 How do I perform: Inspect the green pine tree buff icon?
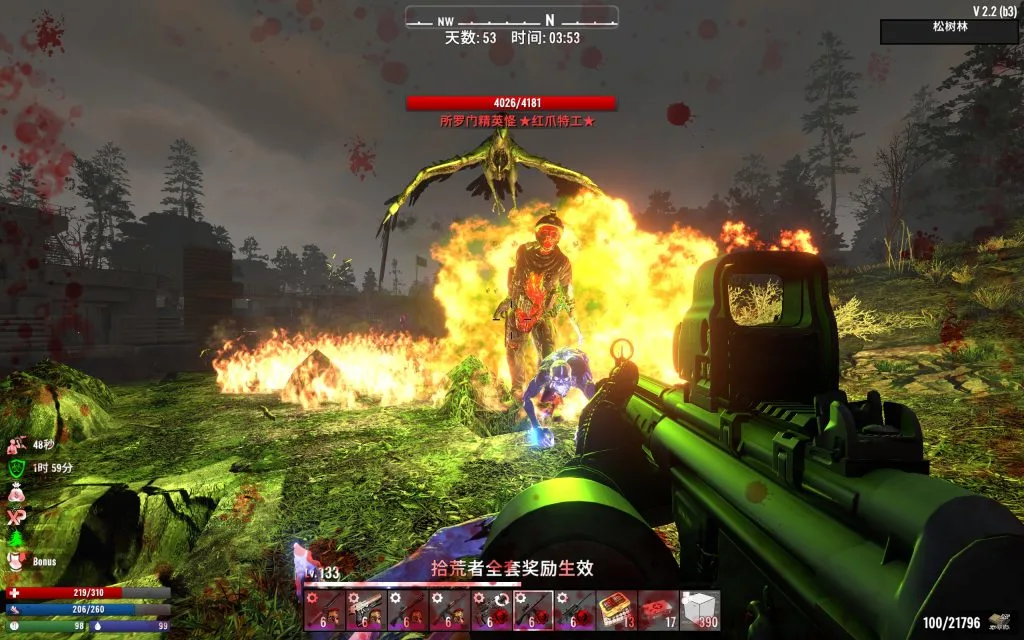17,539
